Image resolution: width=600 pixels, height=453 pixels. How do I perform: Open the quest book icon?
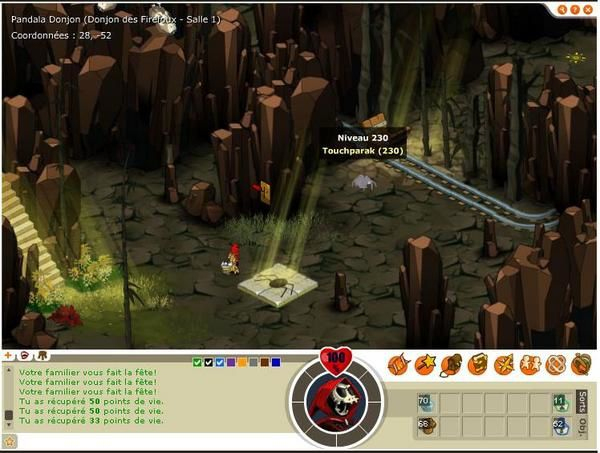(477, 364)
